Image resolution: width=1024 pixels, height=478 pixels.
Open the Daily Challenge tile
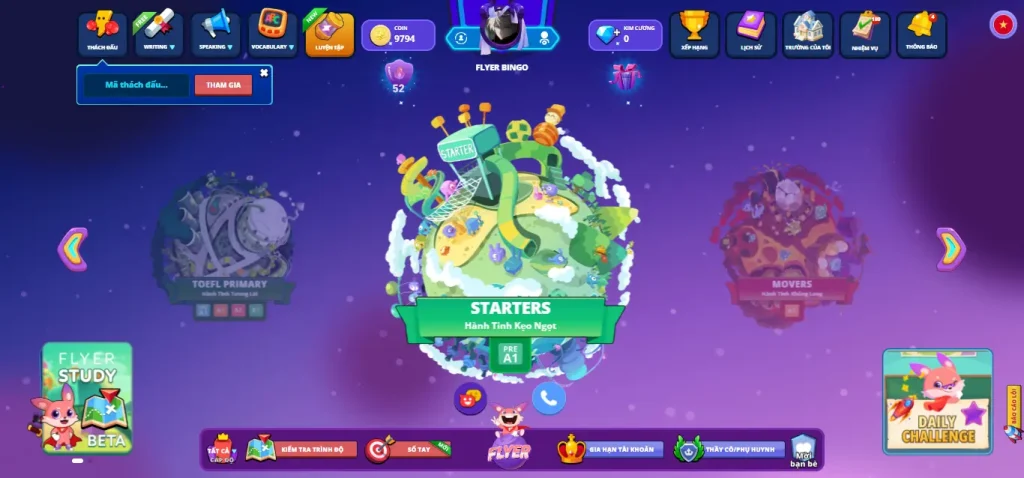click(938, 401)
